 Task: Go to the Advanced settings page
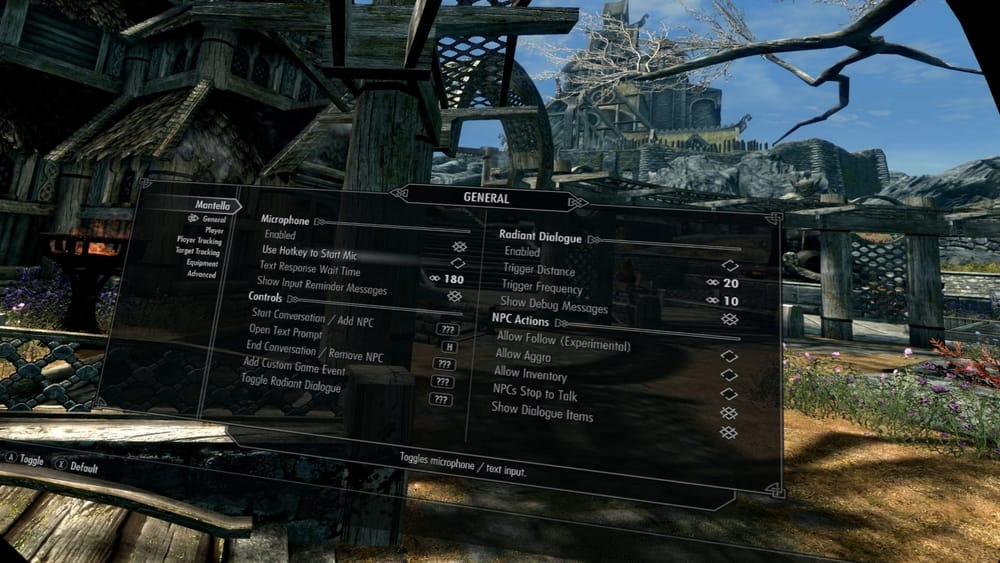point(201,274)
